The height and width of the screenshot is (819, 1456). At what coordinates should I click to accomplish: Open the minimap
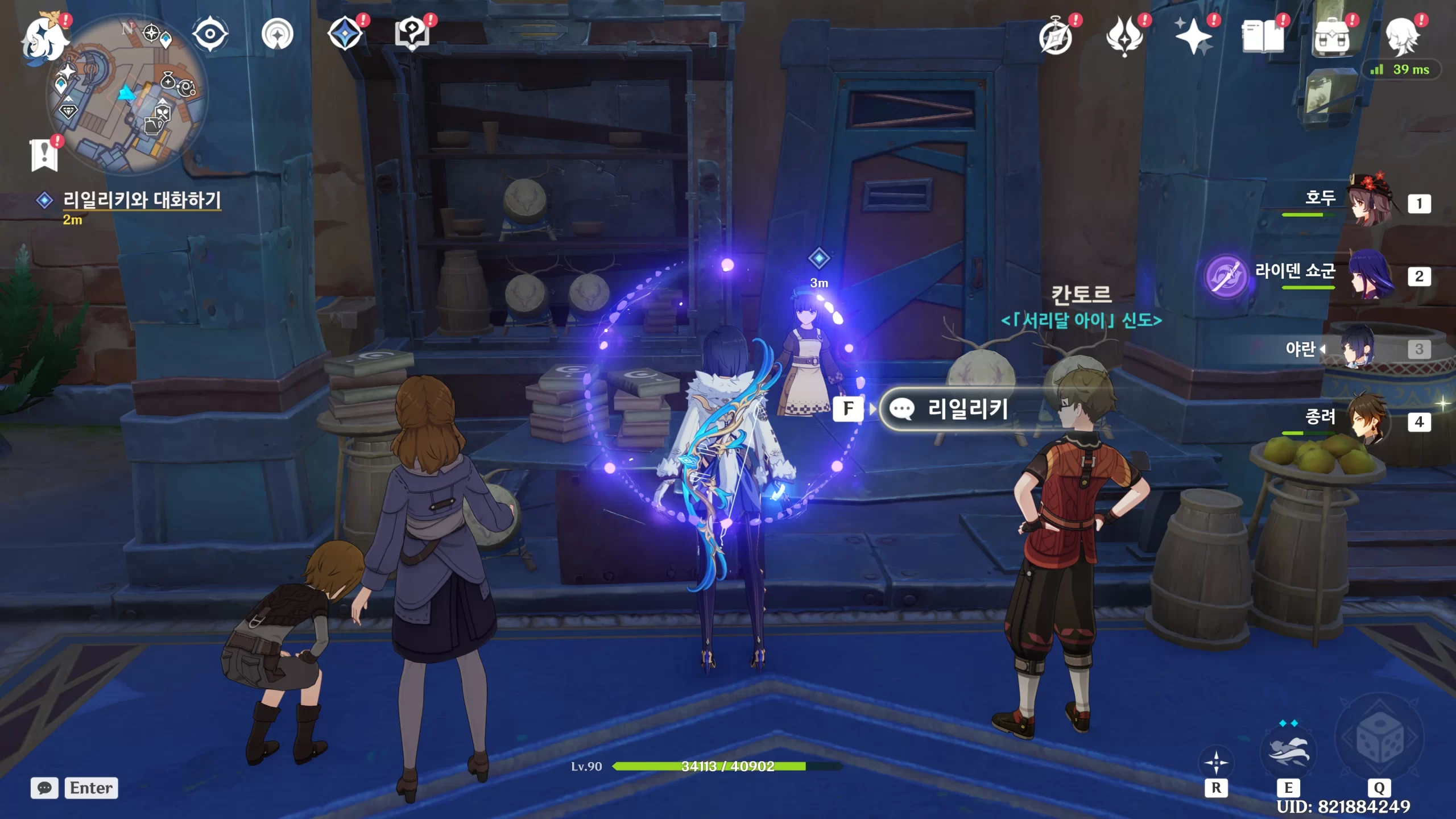128,94
